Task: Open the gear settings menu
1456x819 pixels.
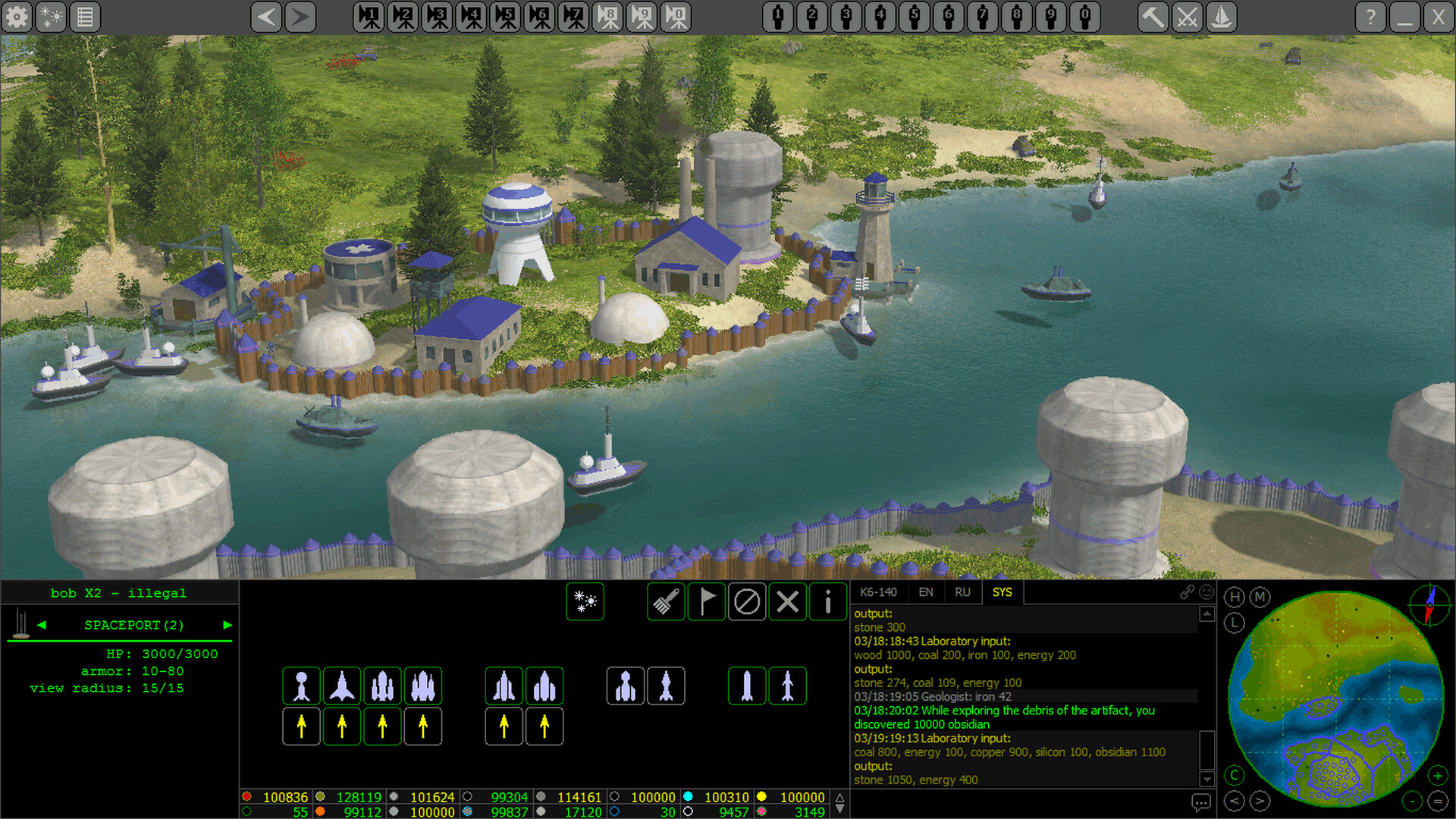Action: (x=17, y=17)
